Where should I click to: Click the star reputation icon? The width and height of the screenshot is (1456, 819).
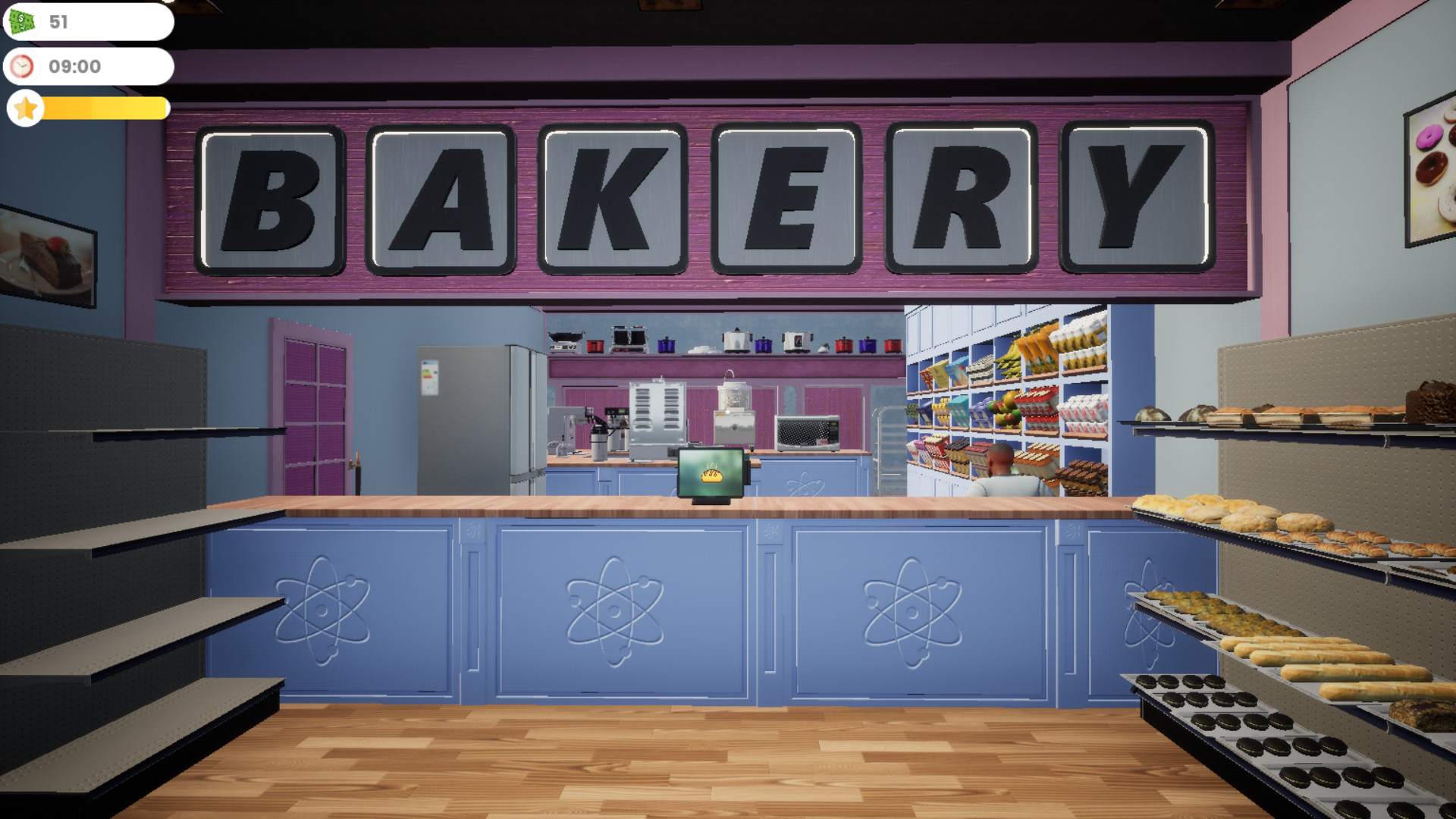point(25,108)
